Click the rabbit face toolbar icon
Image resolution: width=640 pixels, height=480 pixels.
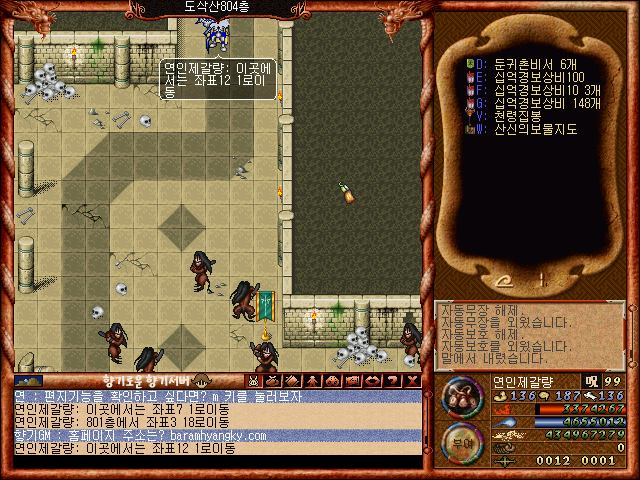253,381
